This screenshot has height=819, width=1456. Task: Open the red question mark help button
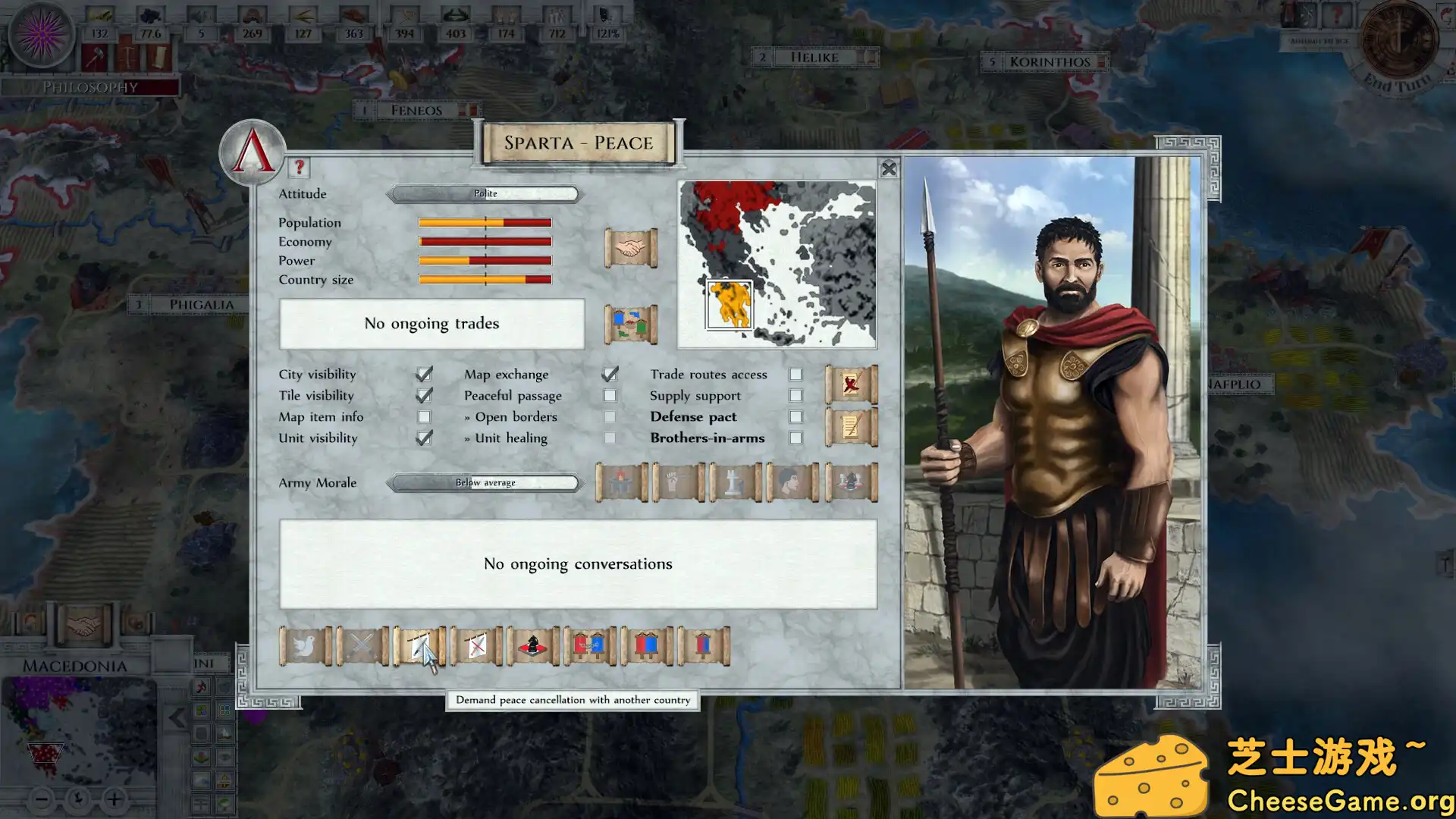[299, 169]
